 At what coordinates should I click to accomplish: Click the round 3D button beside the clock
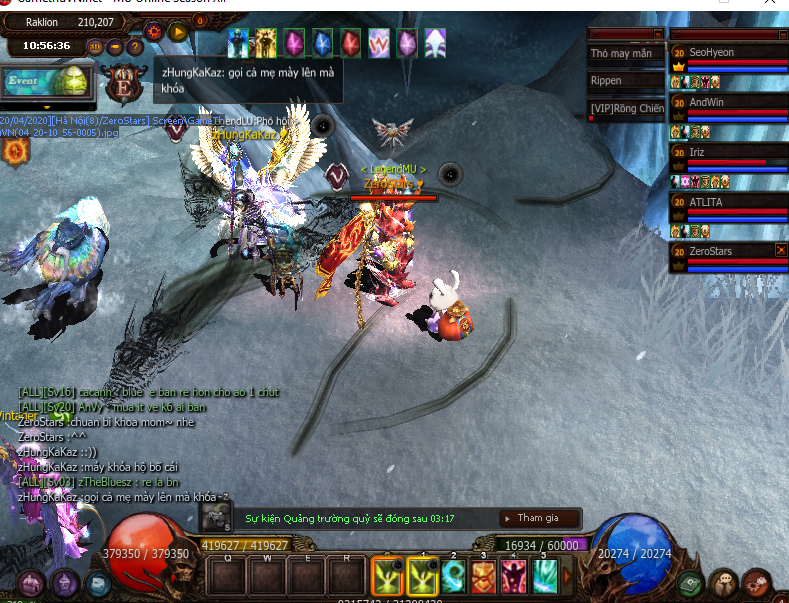point(97,46)
